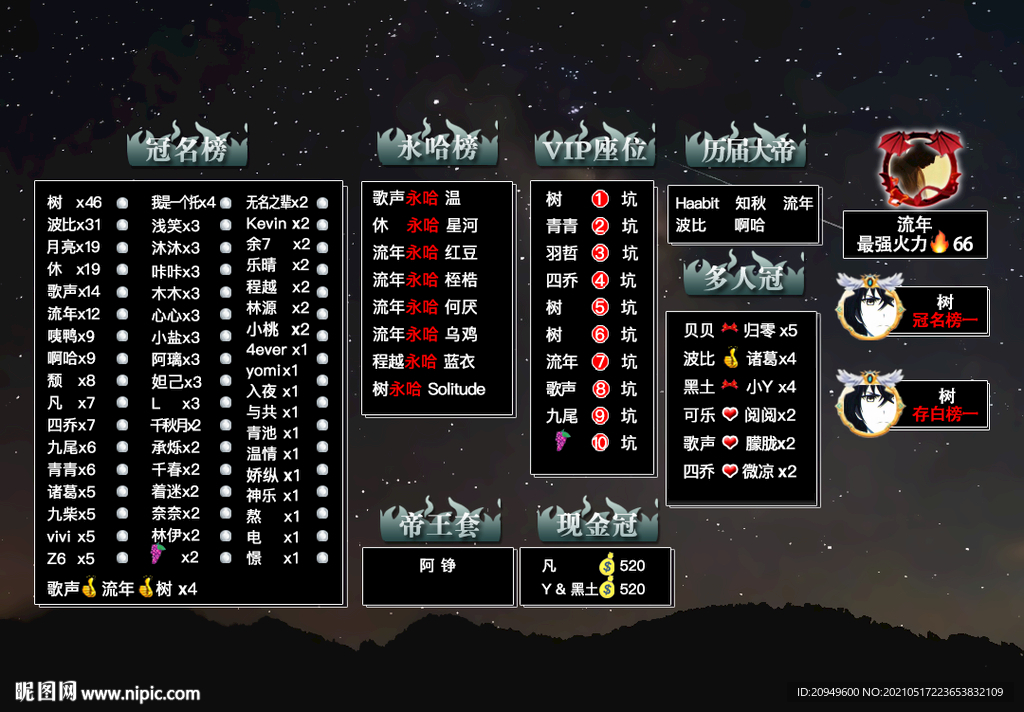The width and height of the screenshot is (1024, 712).
Task: Click the Y & 黑土 520 cash row
Action: click(593, 589)
